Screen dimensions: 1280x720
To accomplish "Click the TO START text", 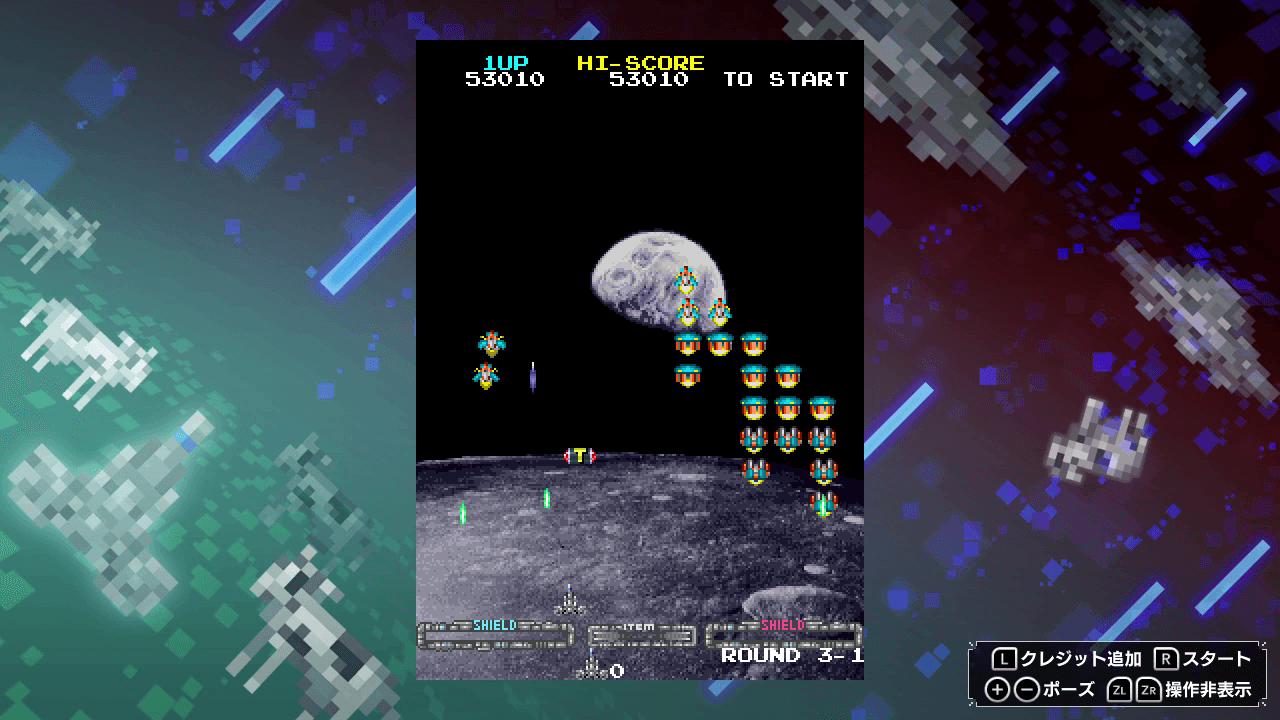I will (x=786, y=80).
